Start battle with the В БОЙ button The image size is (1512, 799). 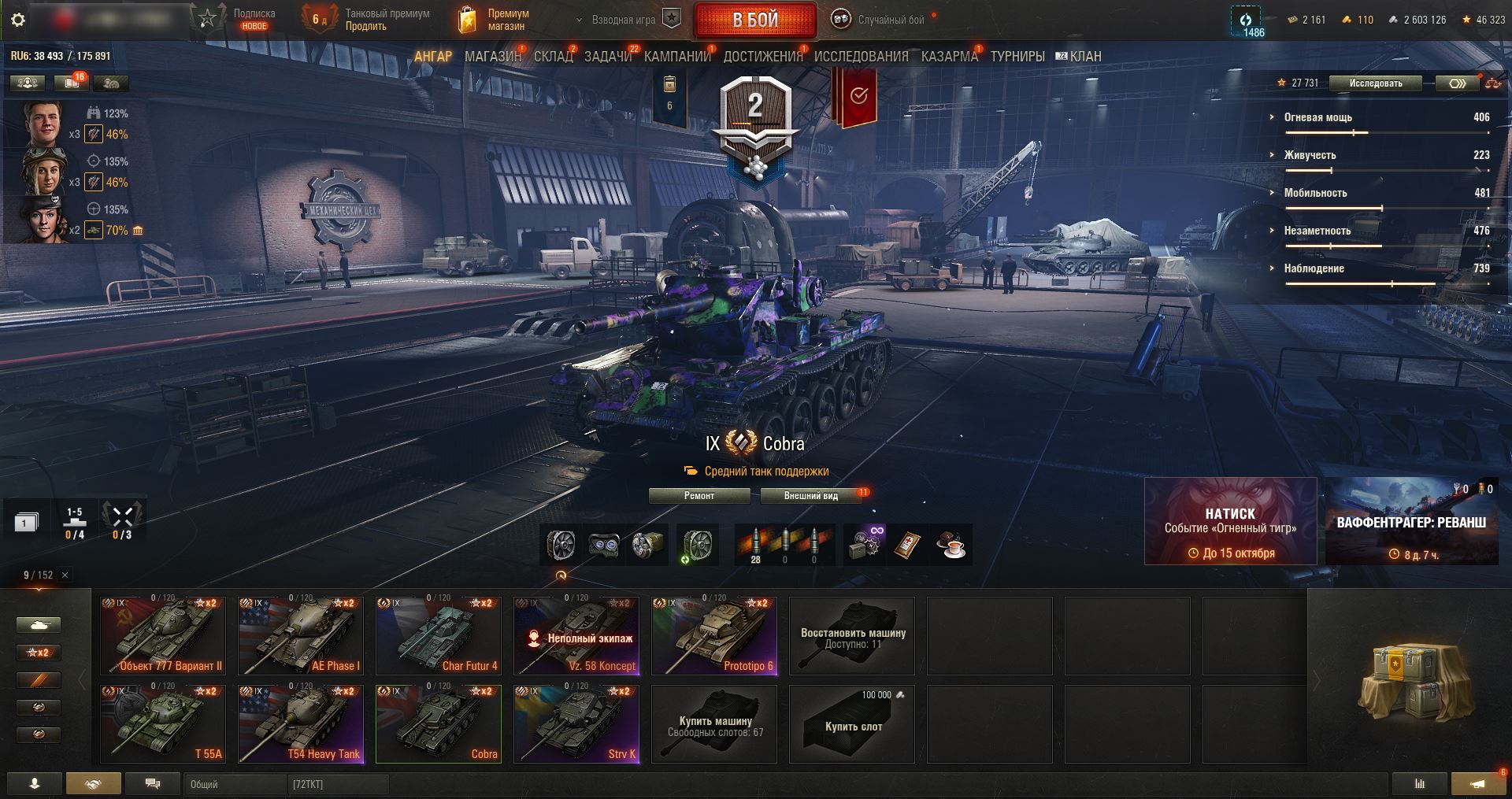pyautogui.click(x=755, y=20)
